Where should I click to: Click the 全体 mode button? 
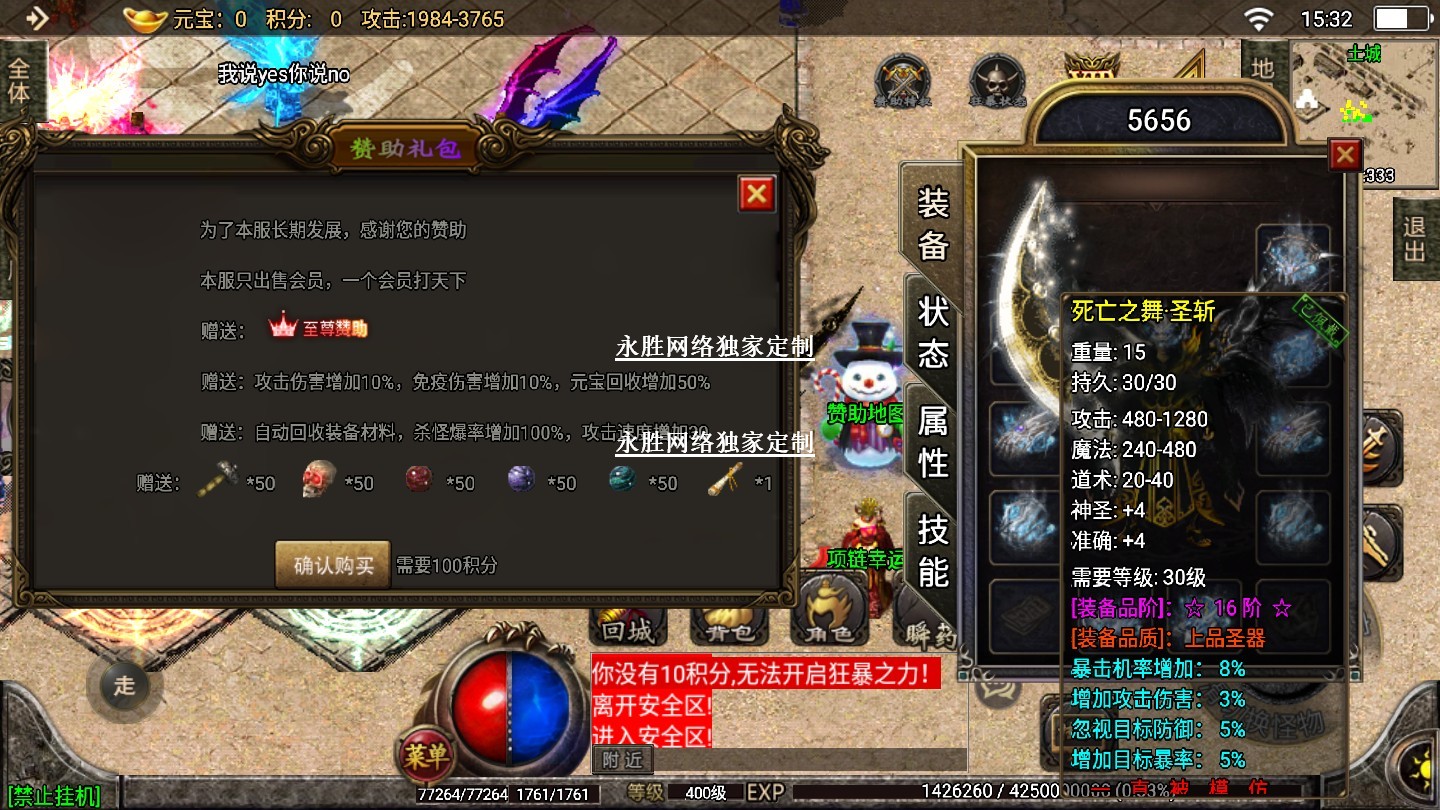point(19,81)
